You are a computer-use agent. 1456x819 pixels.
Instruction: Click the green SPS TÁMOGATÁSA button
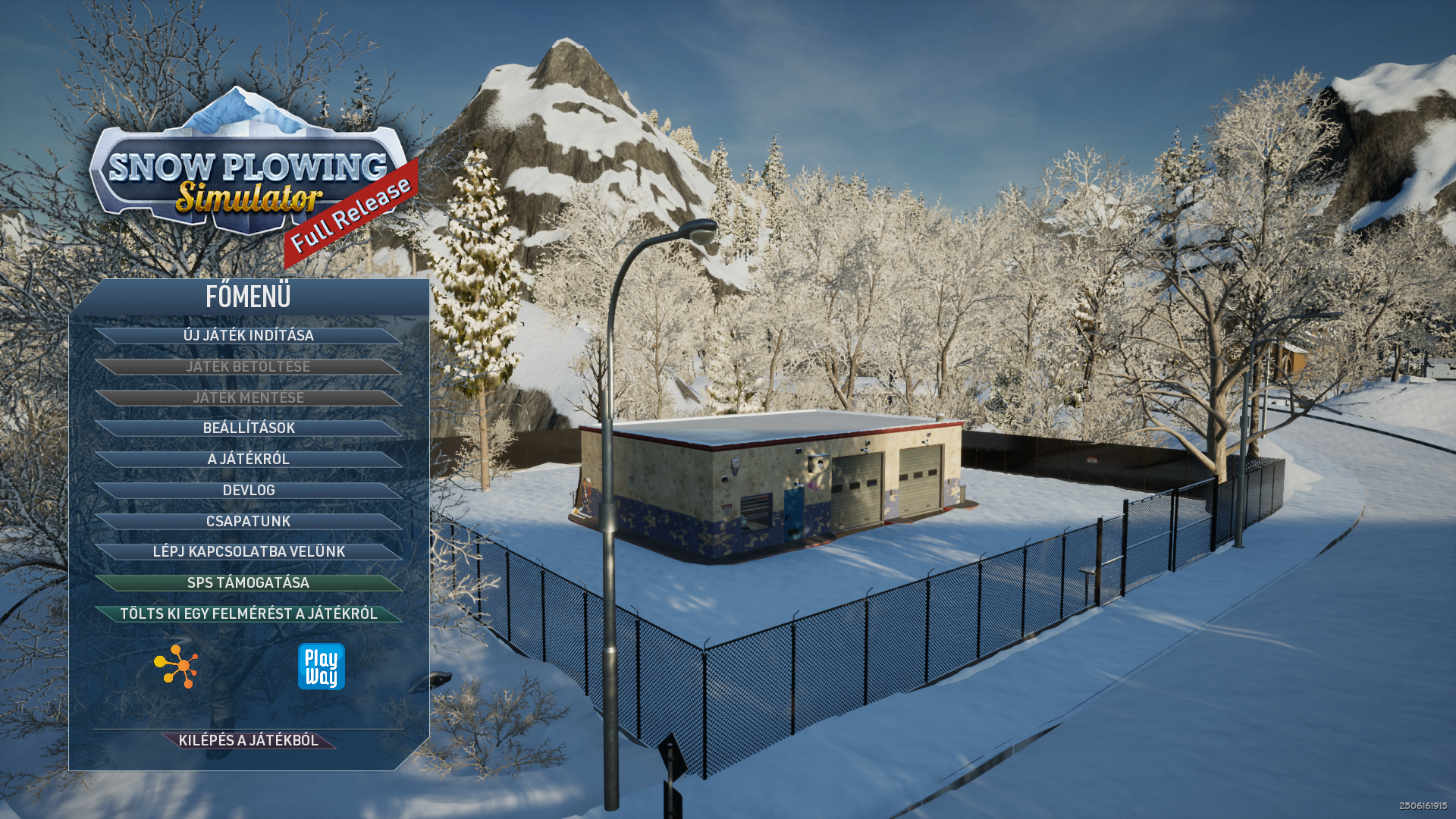coord(249,582)
